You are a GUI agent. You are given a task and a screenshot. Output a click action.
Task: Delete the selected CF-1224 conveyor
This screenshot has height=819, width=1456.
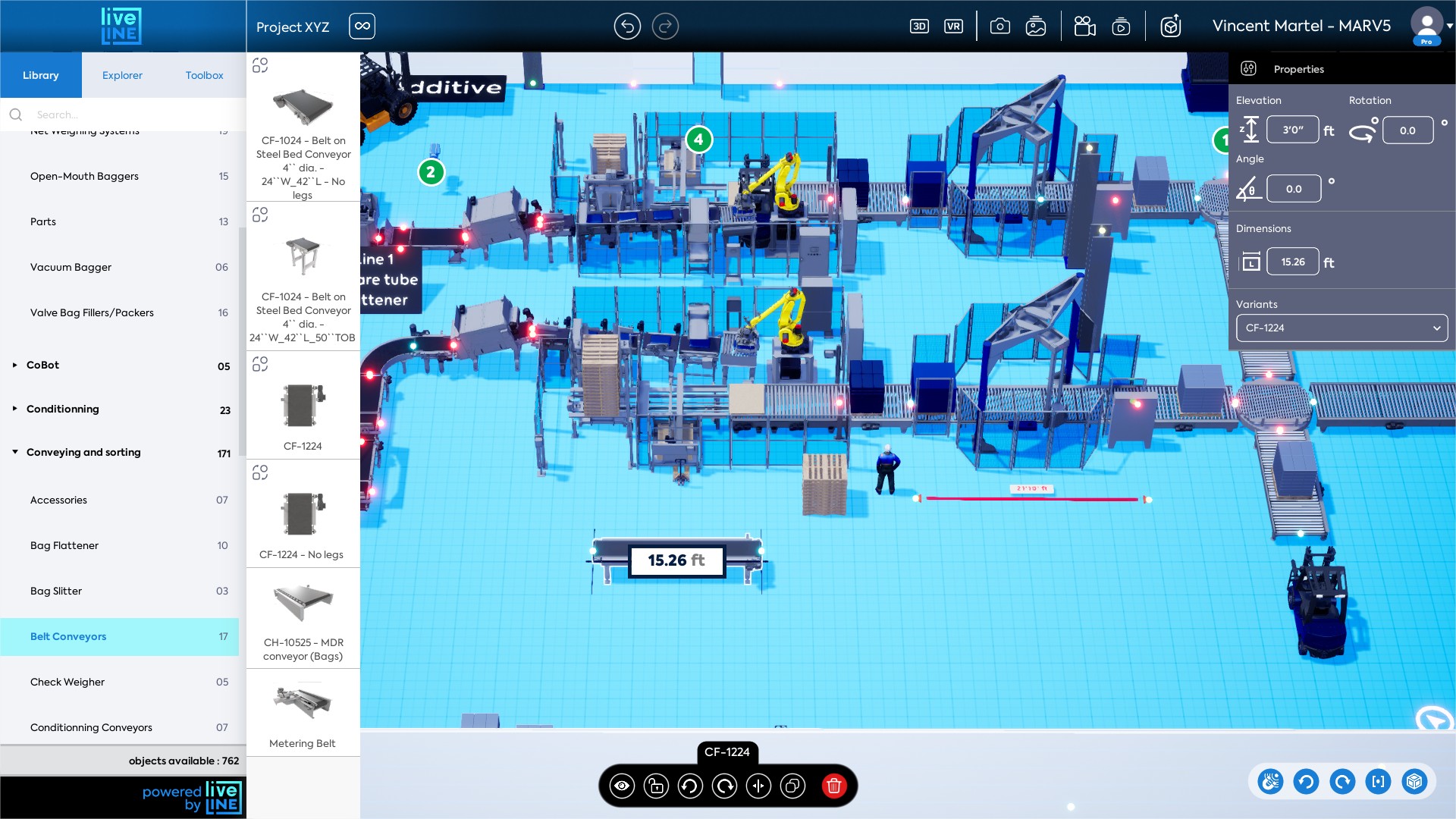coord(834,786)
